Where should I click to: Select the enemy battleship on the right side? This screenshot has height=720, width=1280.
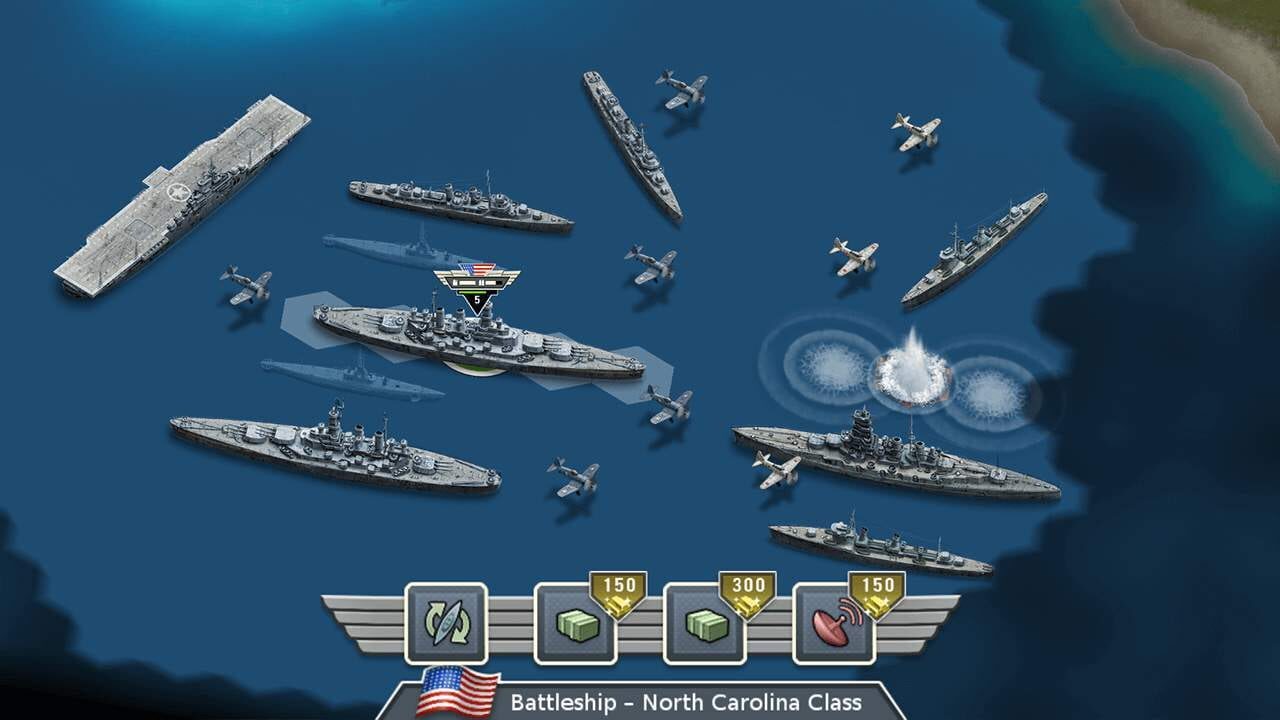[890, 450]
